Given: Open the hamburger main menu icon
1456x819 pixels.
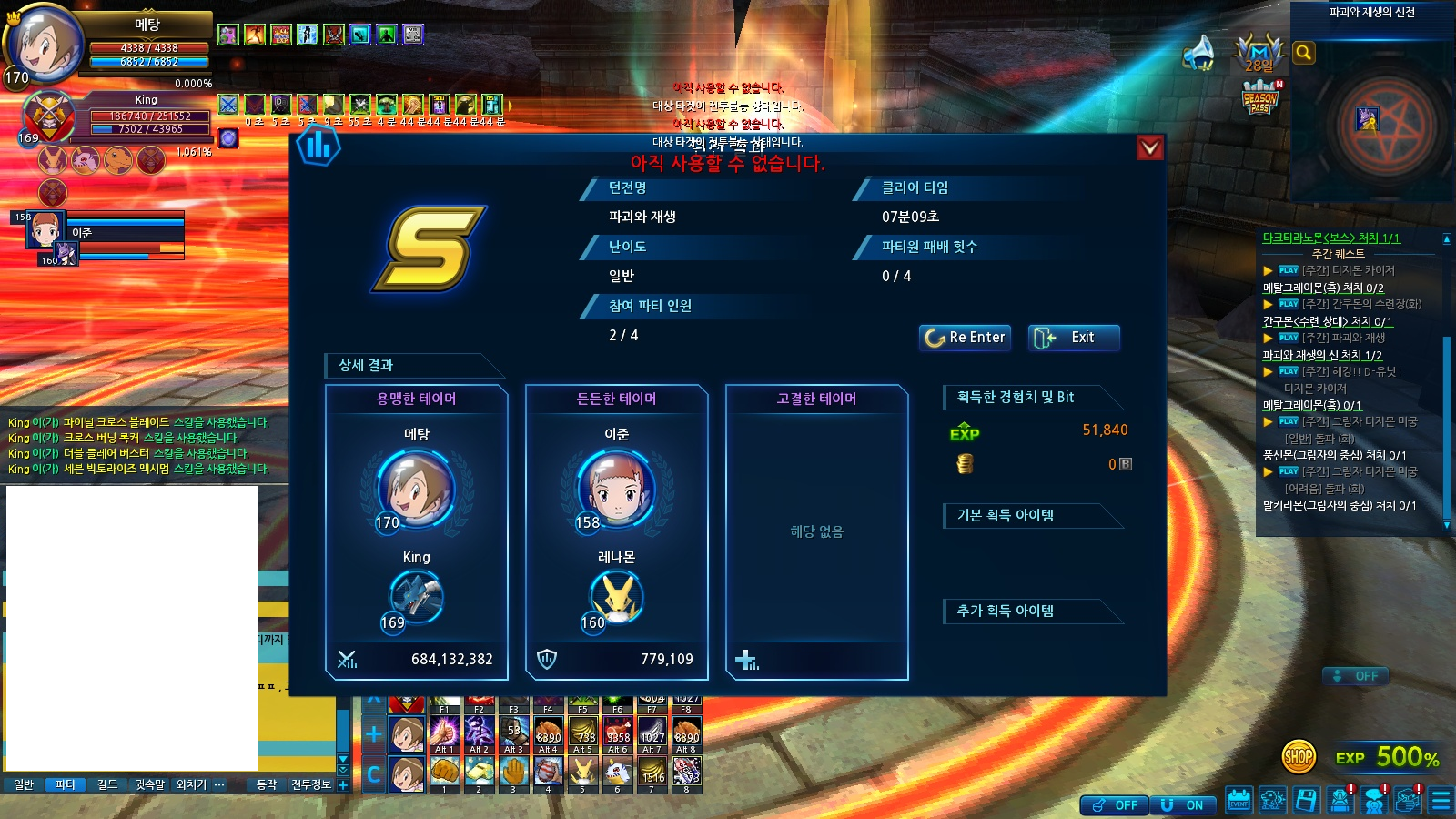Looking at the screenshot, I should (1441, 800).
